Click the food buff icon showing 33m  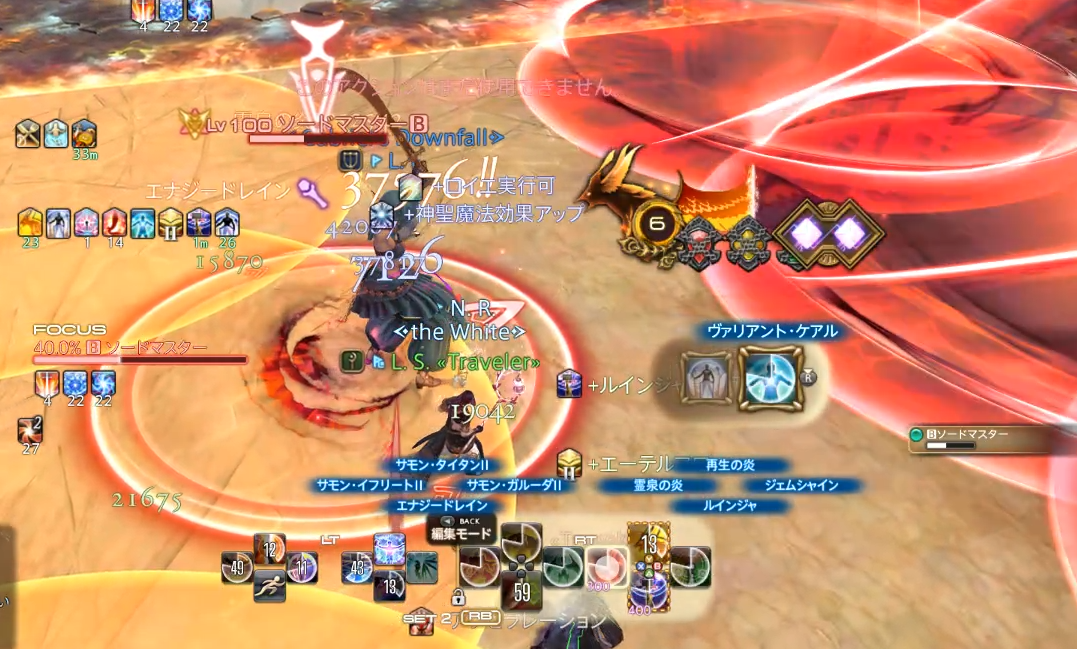(84, 134)
